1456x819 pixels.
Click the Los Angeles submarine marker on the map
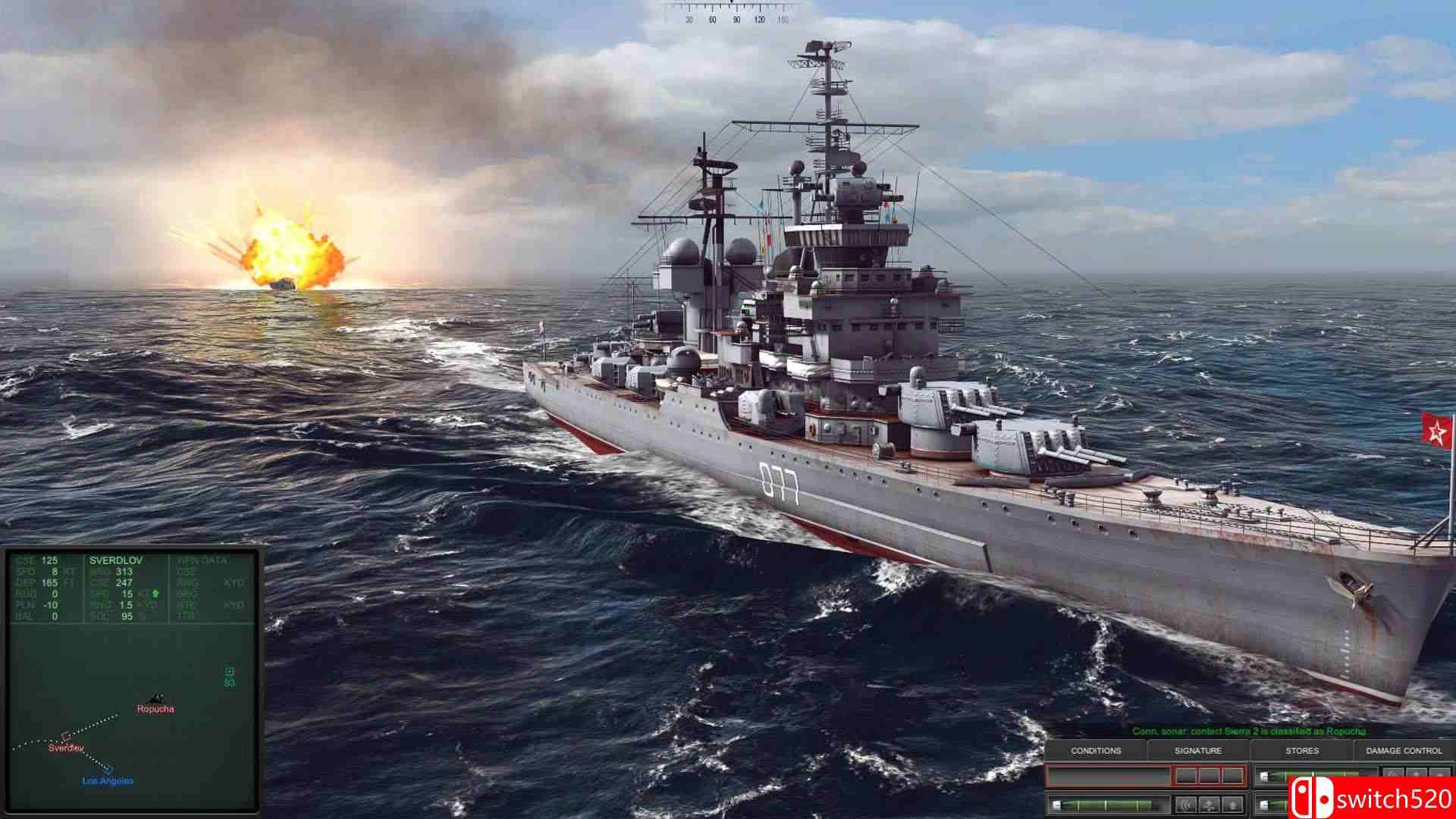[108, 769]
